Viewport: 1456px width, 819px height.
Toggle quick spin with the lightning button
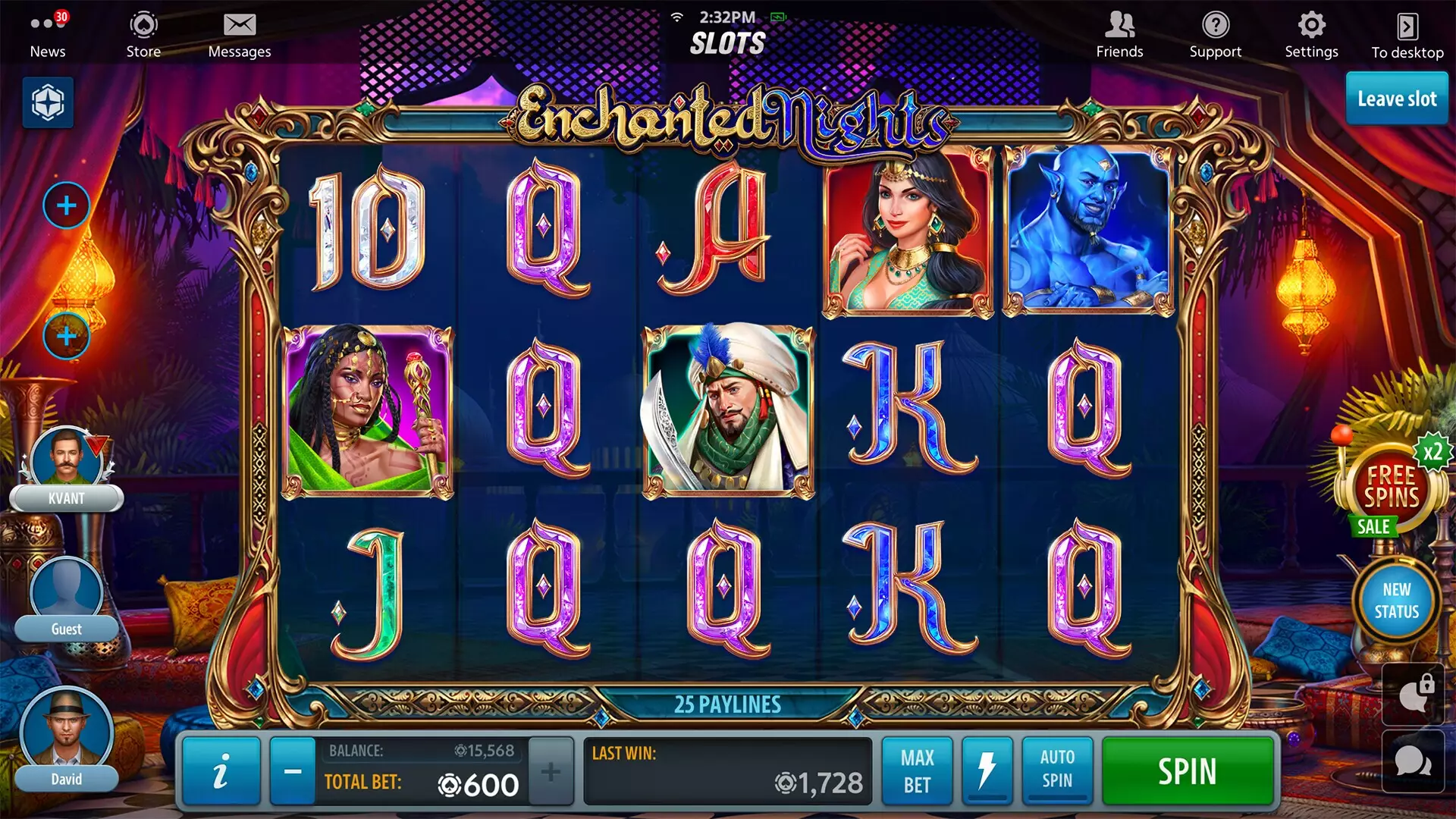pos(987,771)
